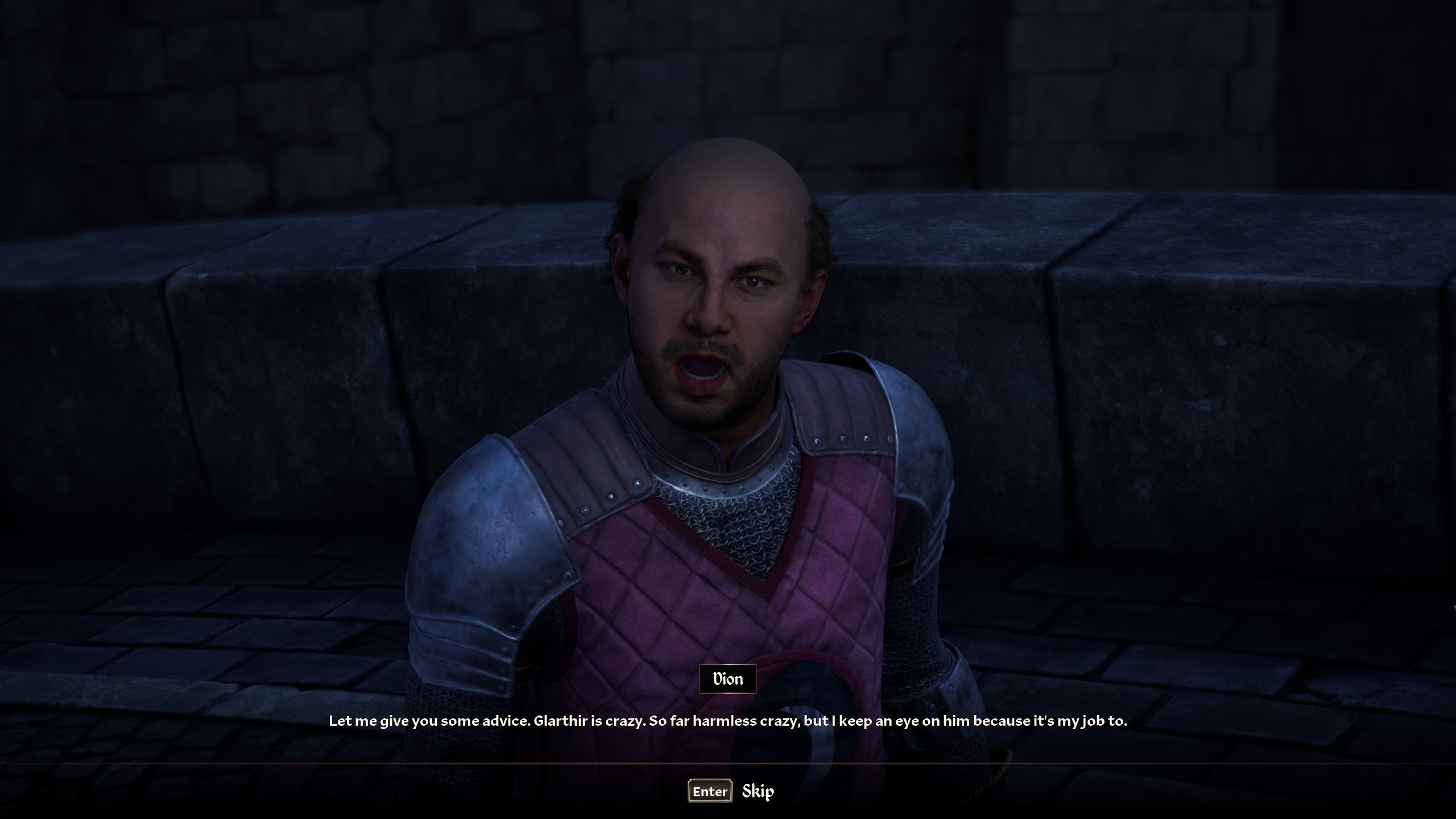Image resolution: width=1456 pixels, height=819 pixels.
Task: Click the name label reading Vion
Action: pyautogui.click(x=727, y=679)
